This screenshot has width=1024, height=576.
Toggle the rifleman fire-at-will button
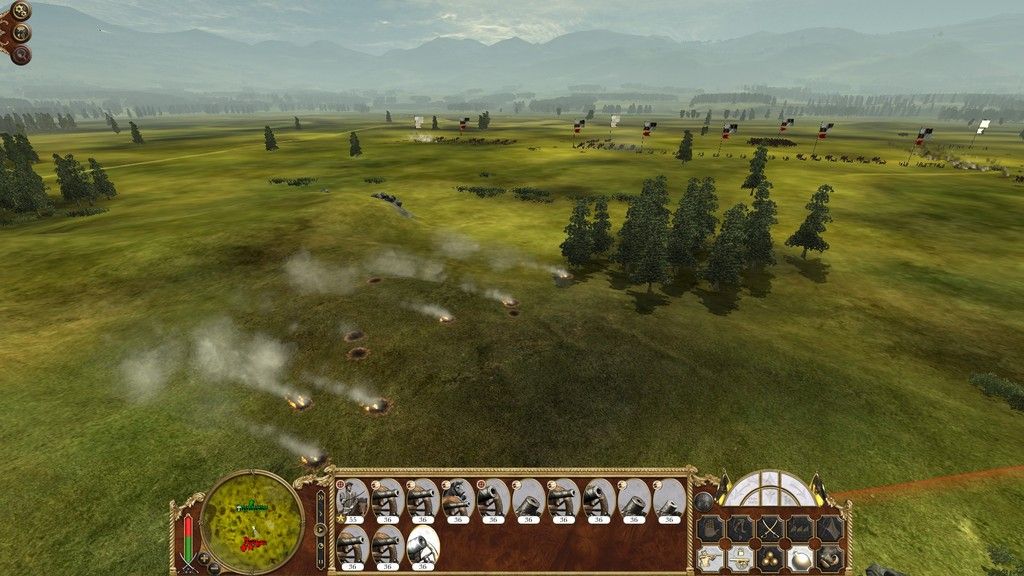710,557
